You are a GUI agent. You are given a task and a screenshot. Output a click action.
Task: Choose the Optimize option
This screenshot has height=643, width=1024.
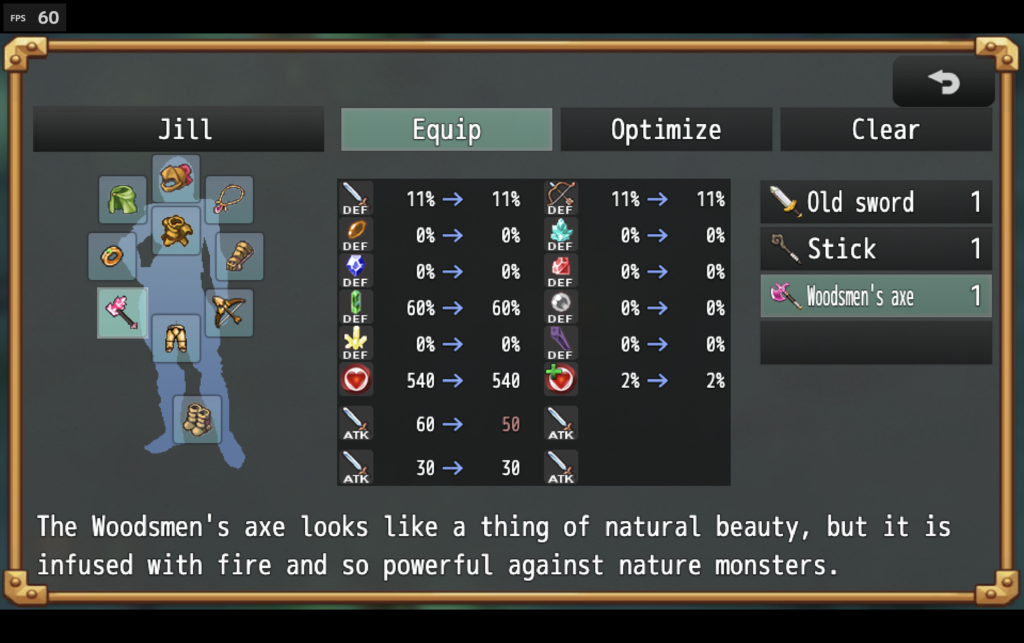(x=665, y=130)
